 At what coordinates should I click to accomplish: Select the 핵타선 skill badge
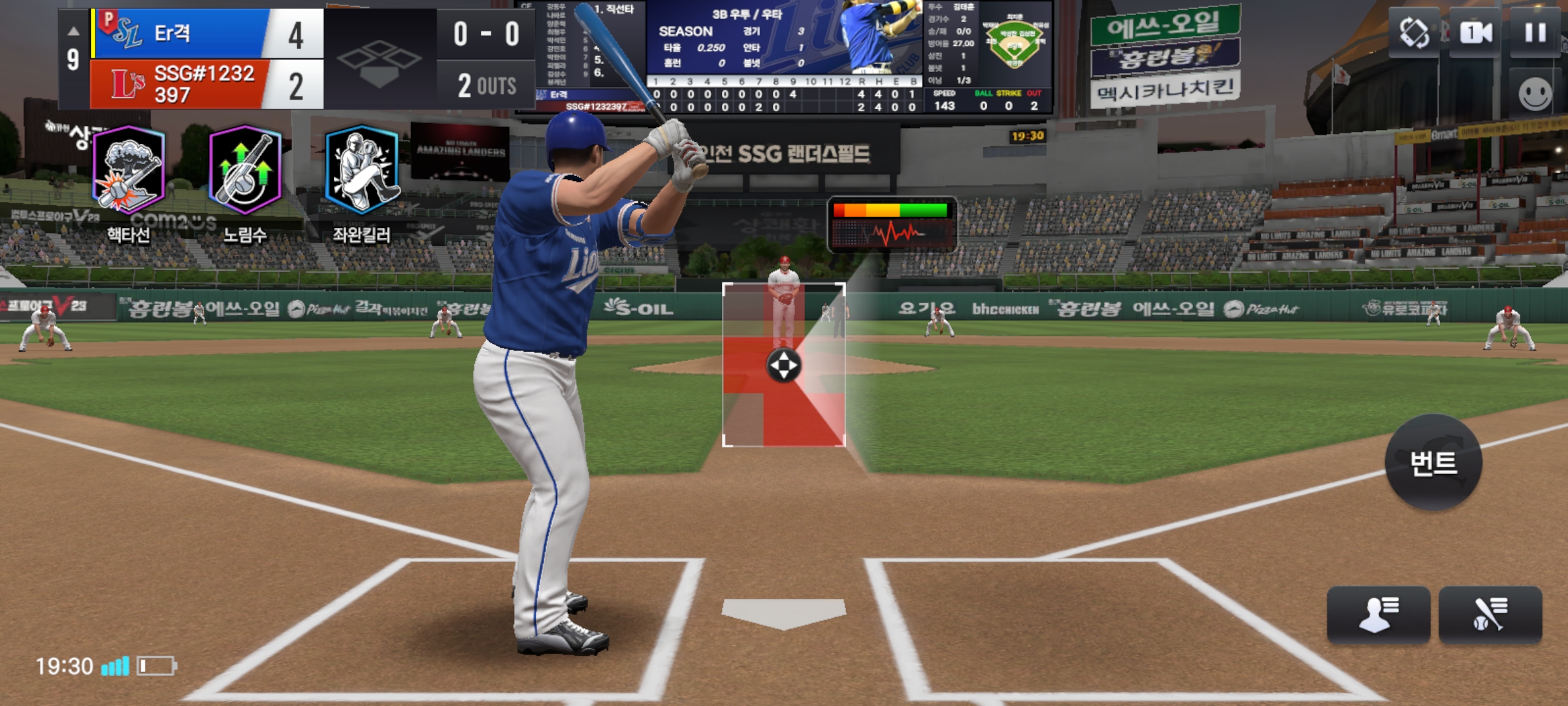coord(129,171)
